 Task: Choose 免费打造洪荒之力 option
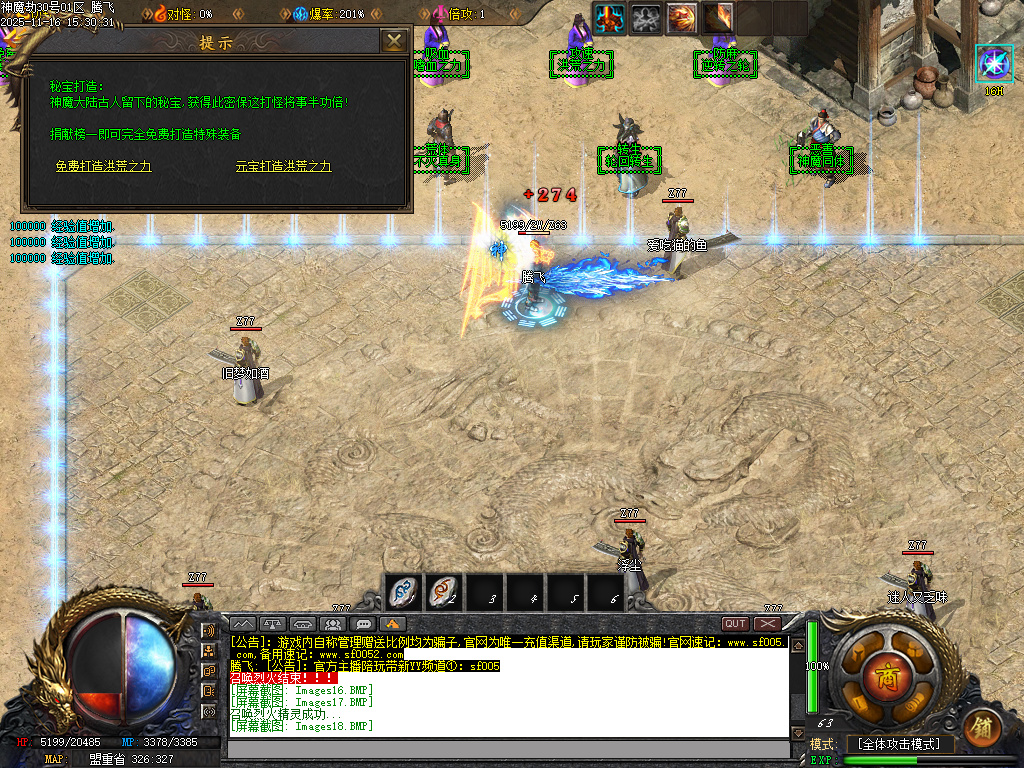tap(103, 166)
